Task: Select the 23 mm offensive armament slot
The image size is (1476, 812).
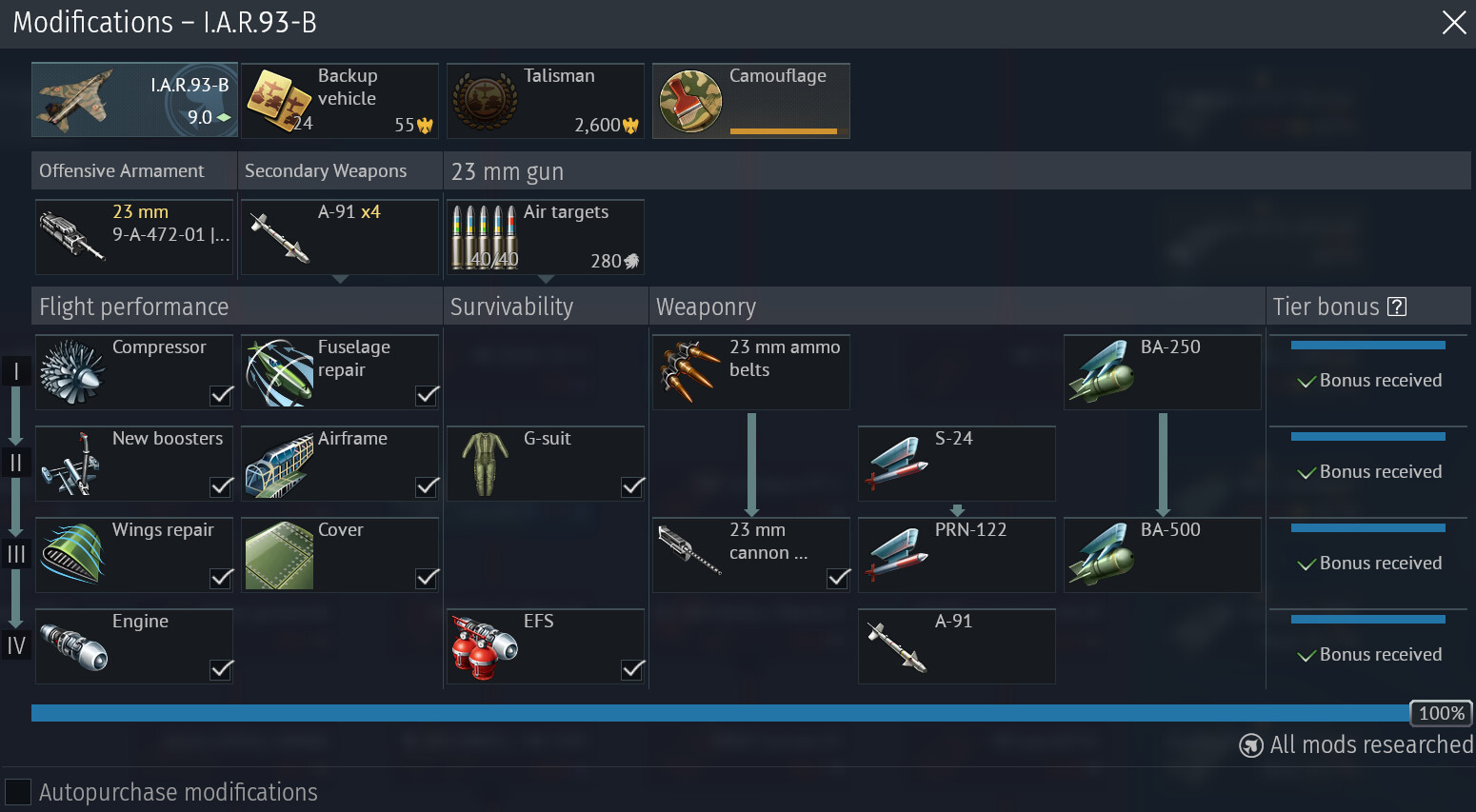Action: 134,237
